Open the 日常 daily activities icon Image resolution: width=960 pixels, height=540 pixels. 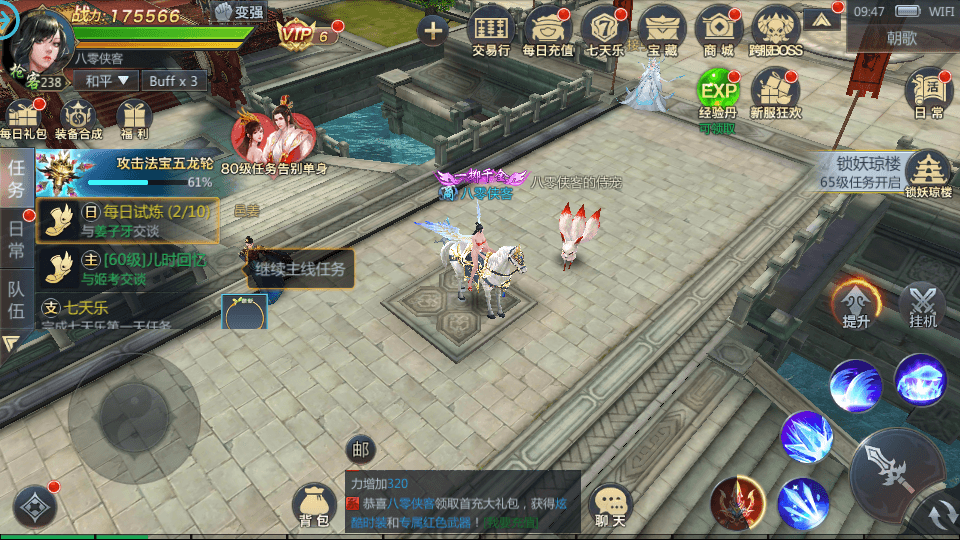pyautogui.click(x=929, y=94)
